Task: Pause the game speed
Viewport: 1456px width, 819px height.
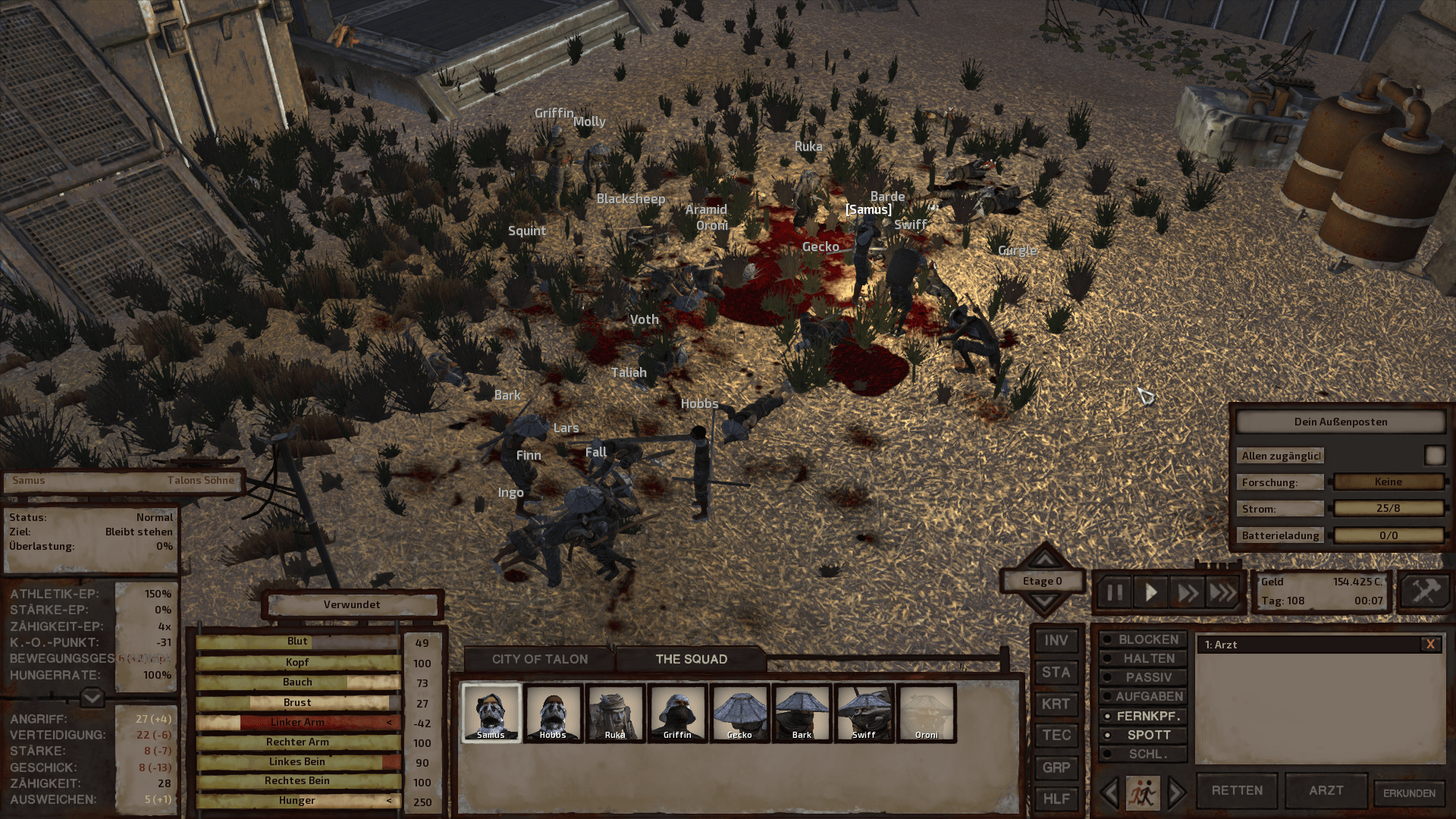Action: (x=1114, y=592)
